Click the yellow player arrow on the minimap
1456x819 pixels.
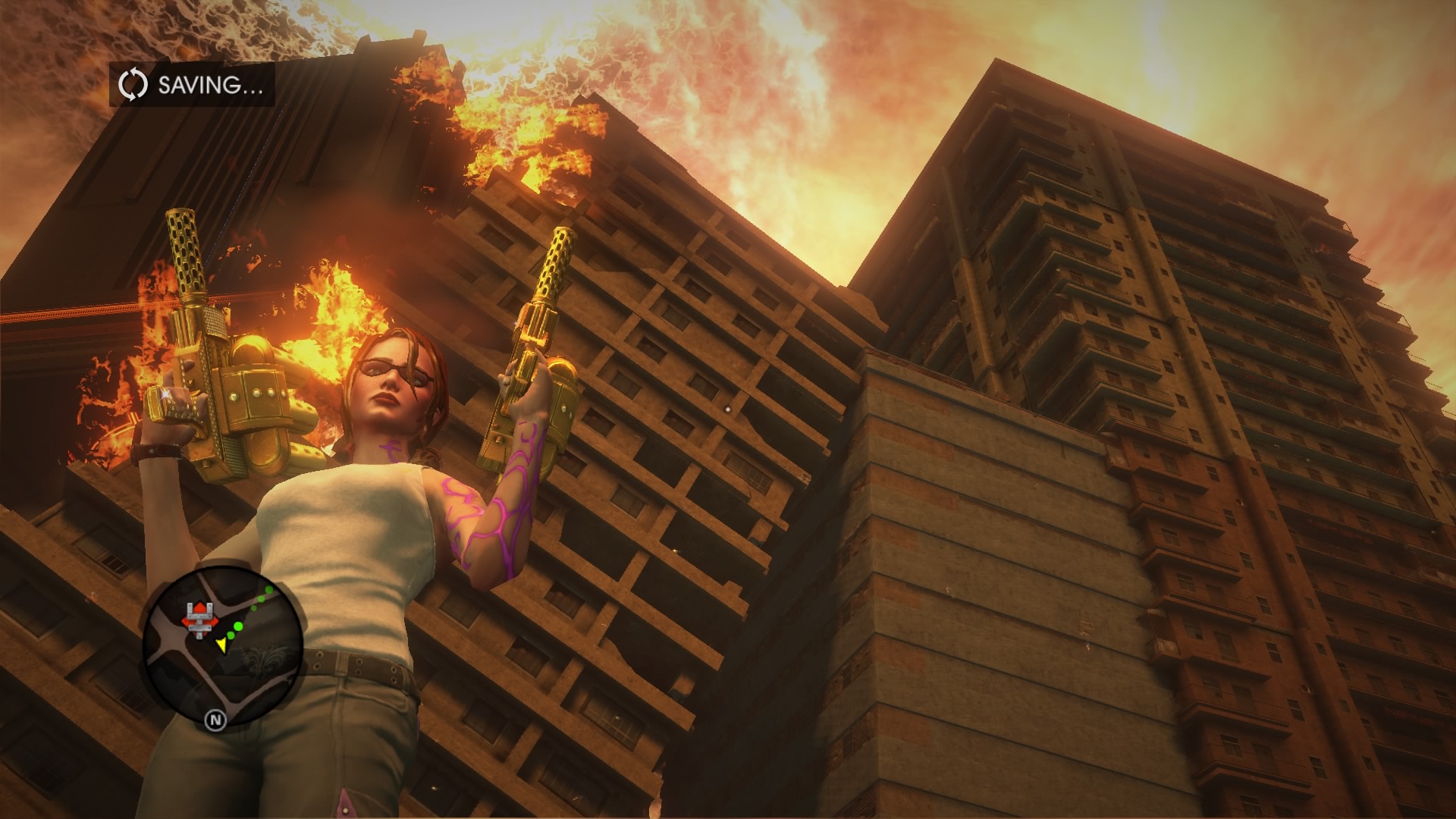pyautogui.click(x=221, y=645)
